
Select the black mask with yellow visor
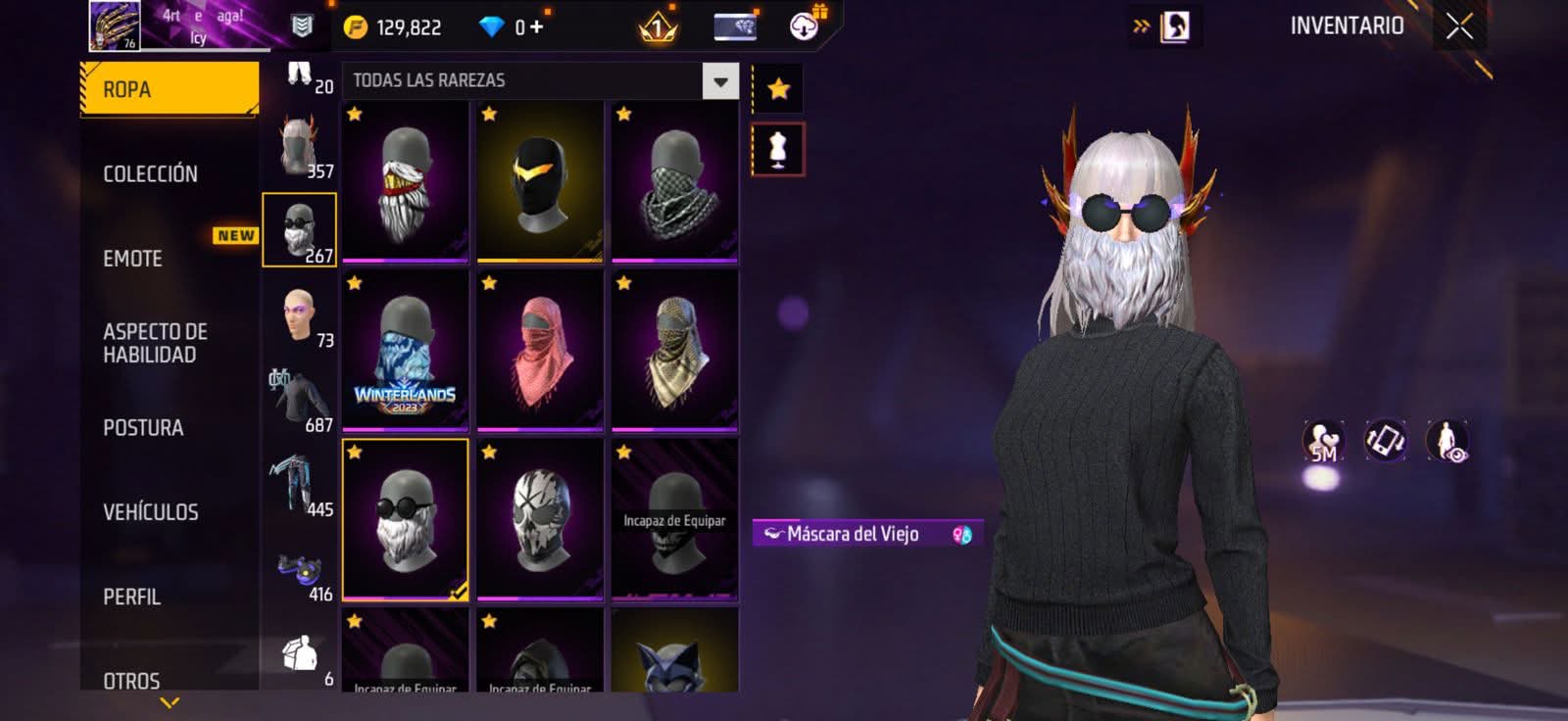(x=539, y=181)
